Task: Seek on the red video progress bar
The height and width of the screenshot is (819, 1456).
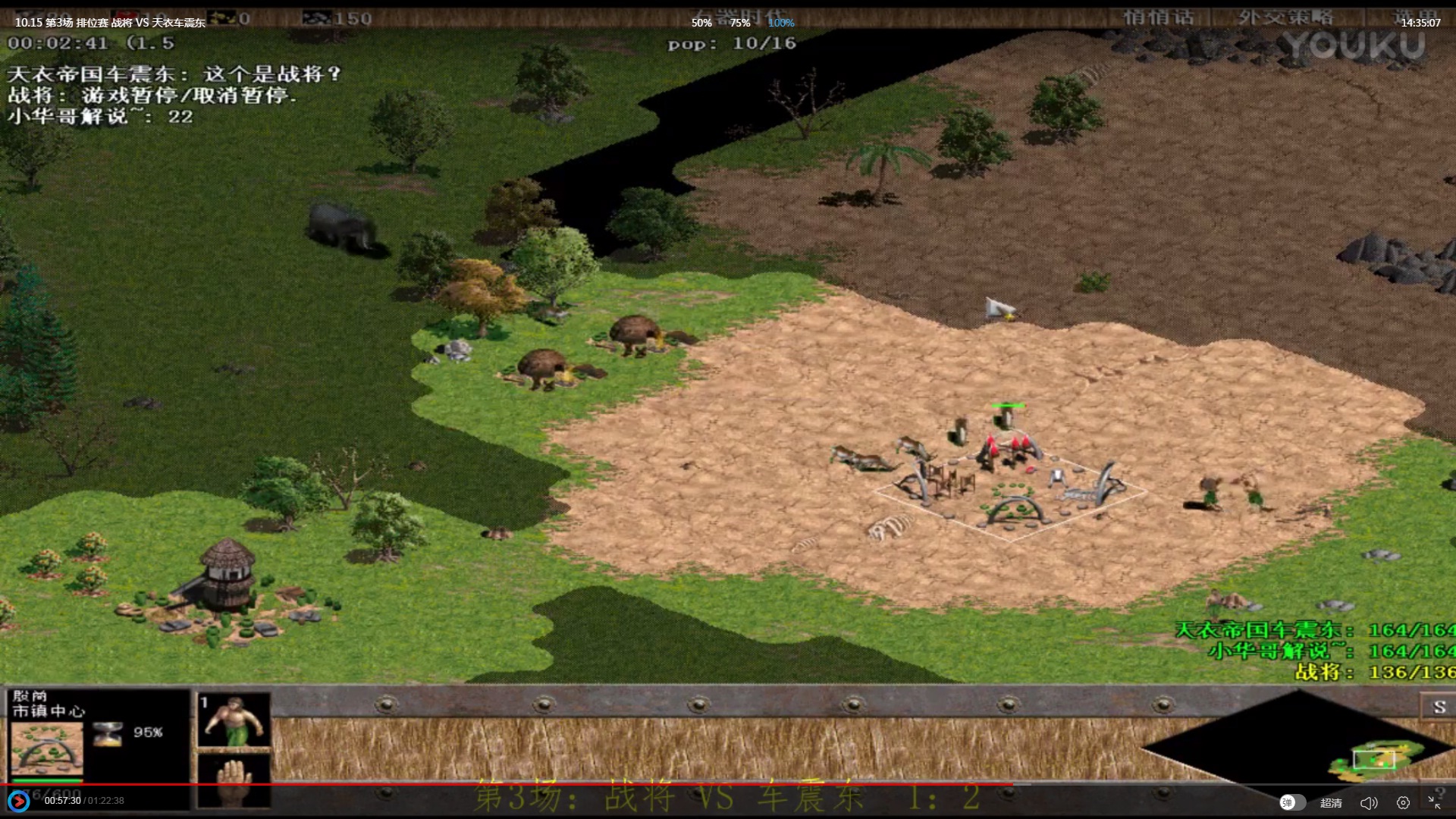Action: (531, 784)
